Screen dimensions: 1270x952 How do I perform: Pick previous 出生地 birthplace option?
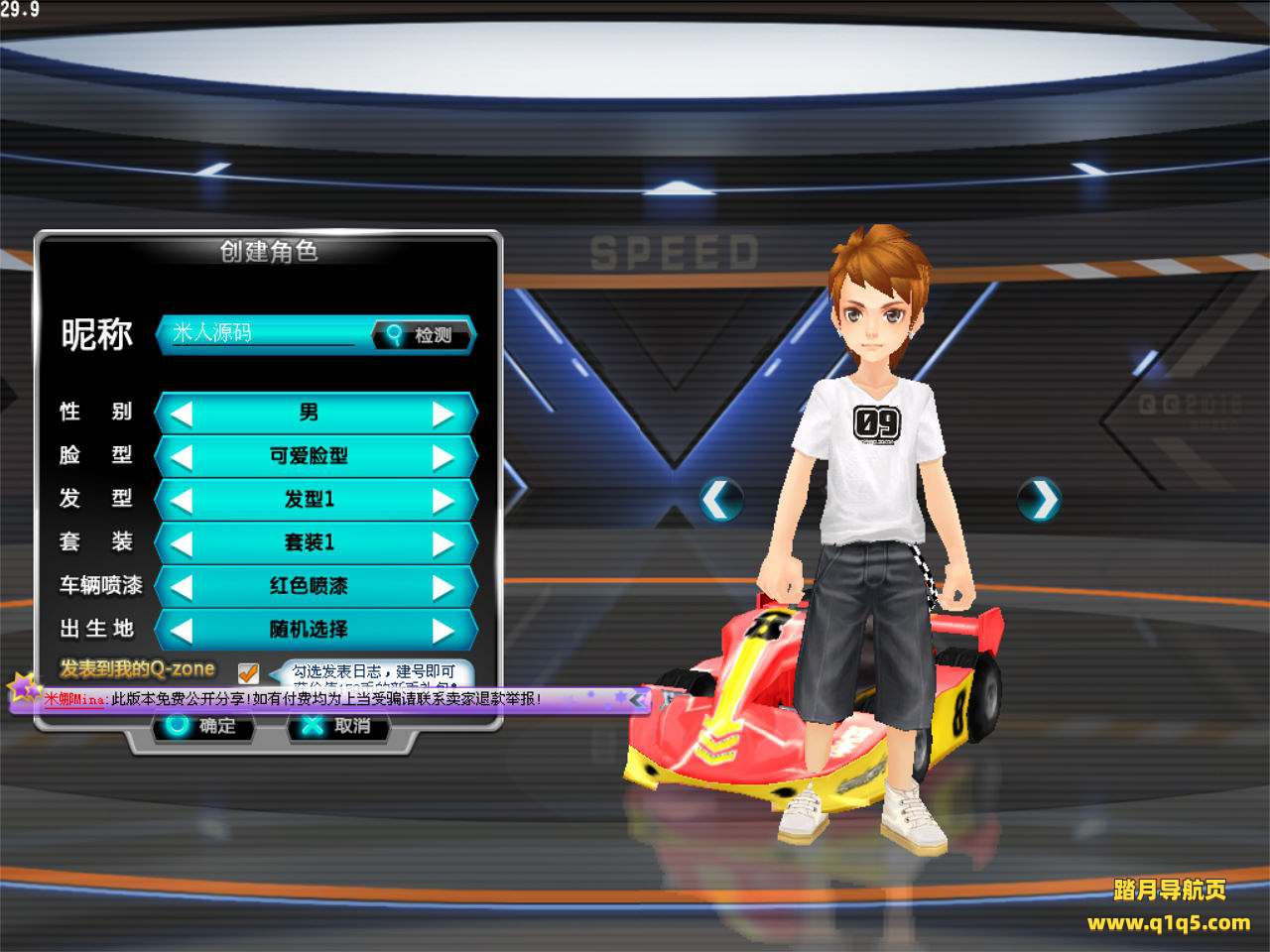click(x=182, y=631)
